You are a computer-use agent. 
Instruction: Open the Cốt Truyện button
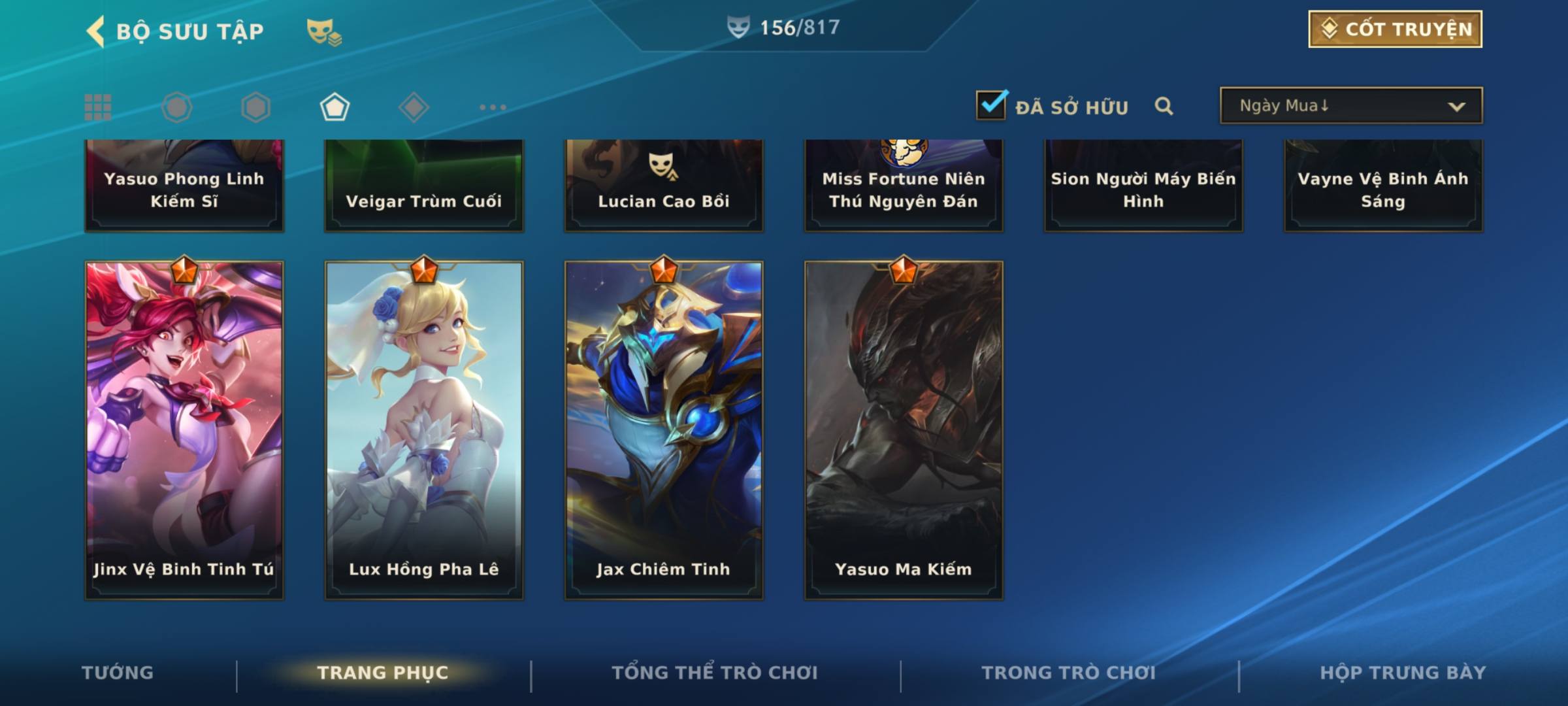pos(1395,29)
